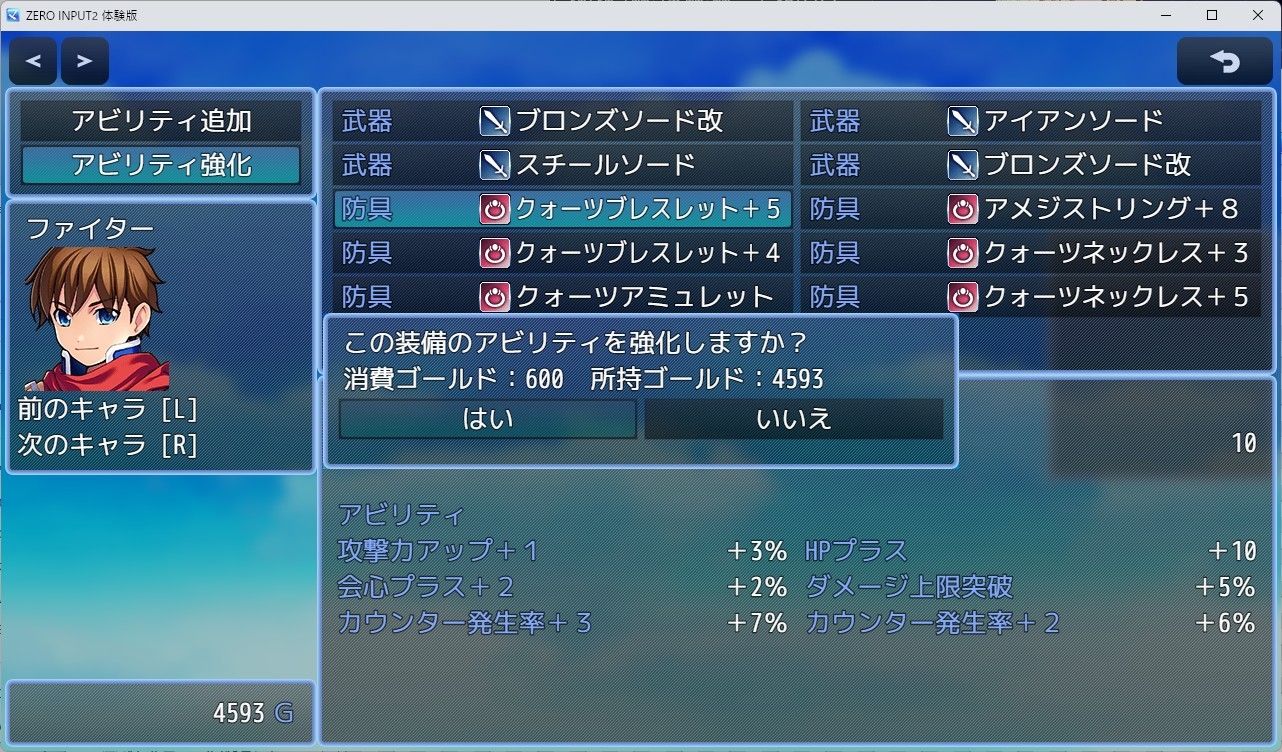The image size is (1282, 752).
Task: Select the アビリティ強化 option
Action: 160,164
